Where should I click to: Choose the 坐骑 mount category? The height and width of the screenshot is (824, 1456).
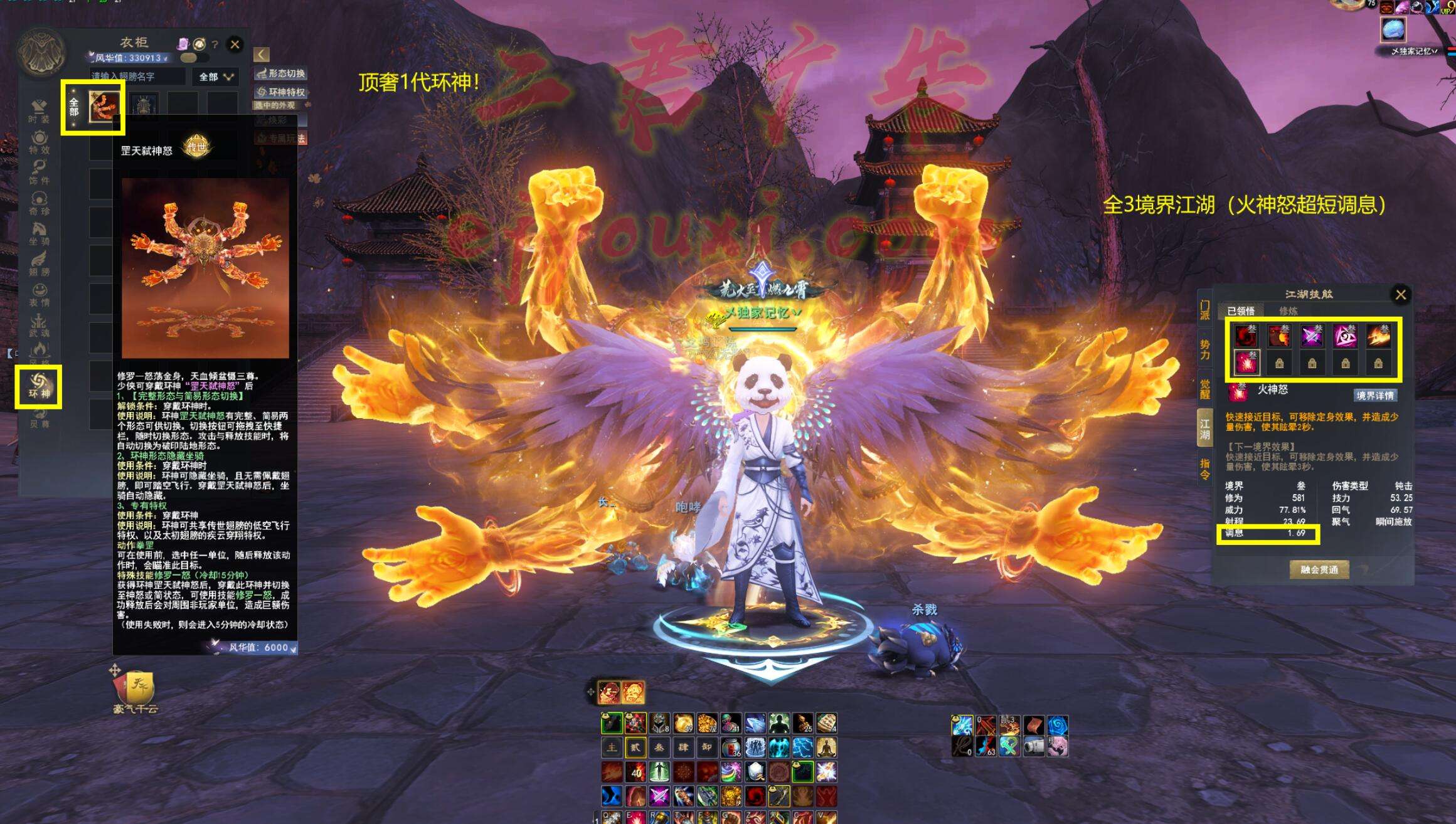[x=39, y=233]
